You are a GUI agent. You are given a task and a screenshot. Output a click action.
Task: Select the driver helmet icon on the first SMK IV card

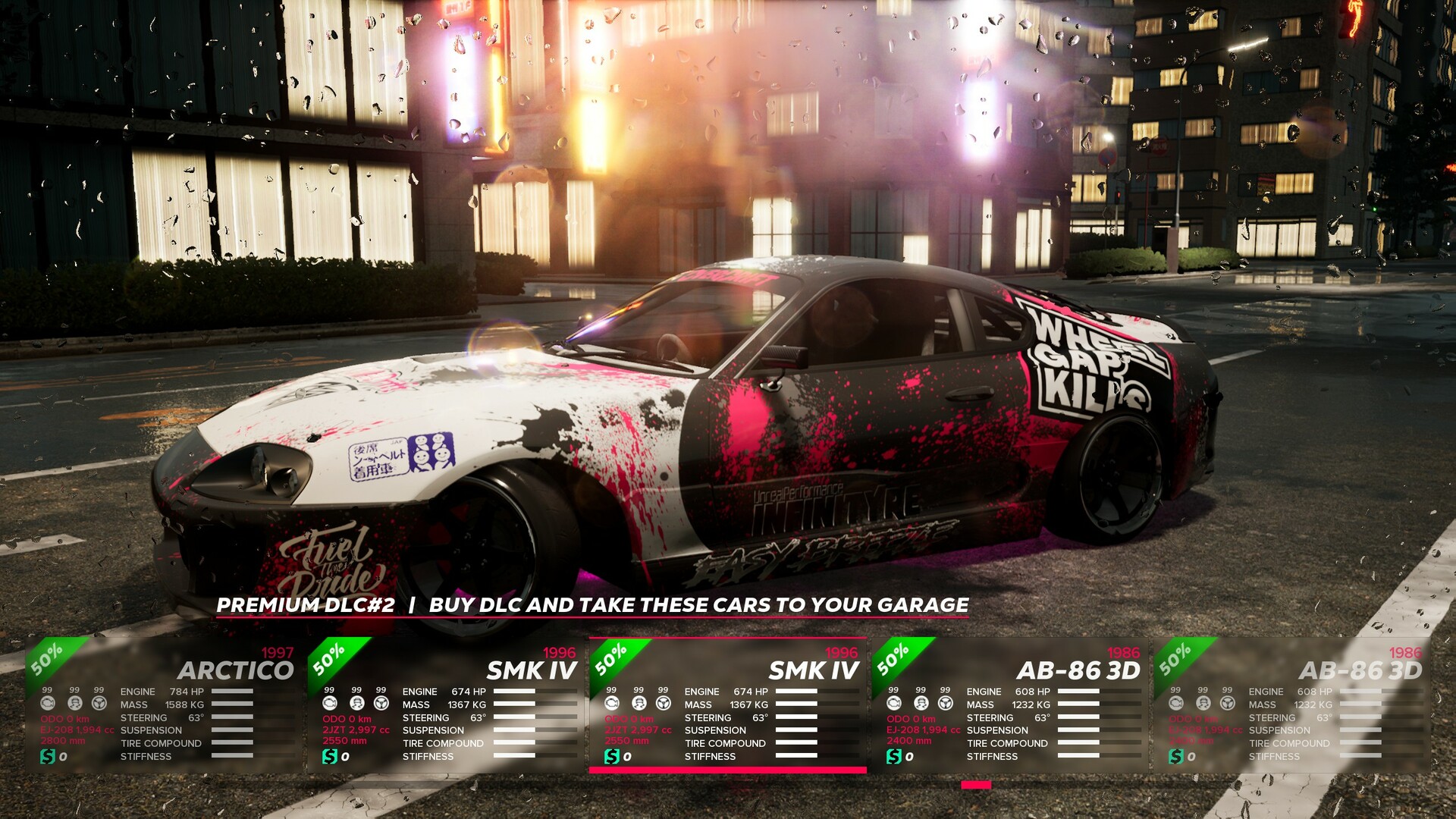[x=356, y=703]
